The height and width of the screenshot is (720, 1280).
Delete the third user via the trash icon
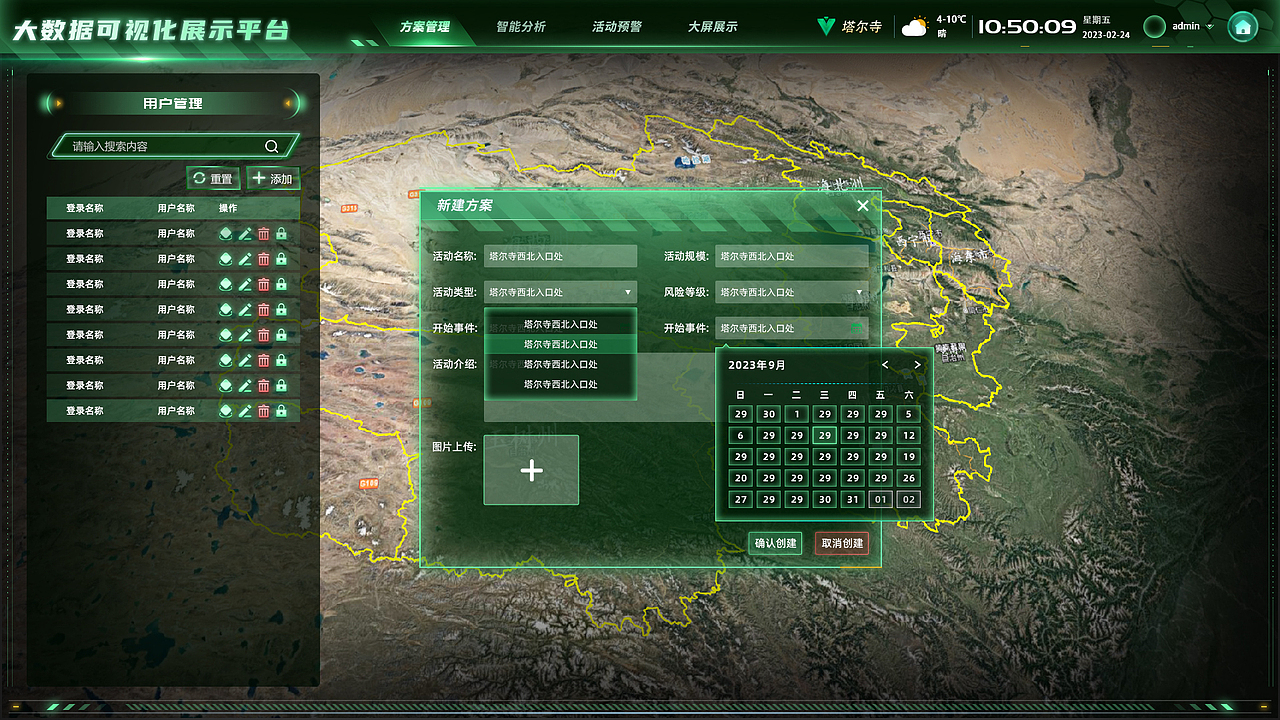pyautogui.click(x=263, y=283)
